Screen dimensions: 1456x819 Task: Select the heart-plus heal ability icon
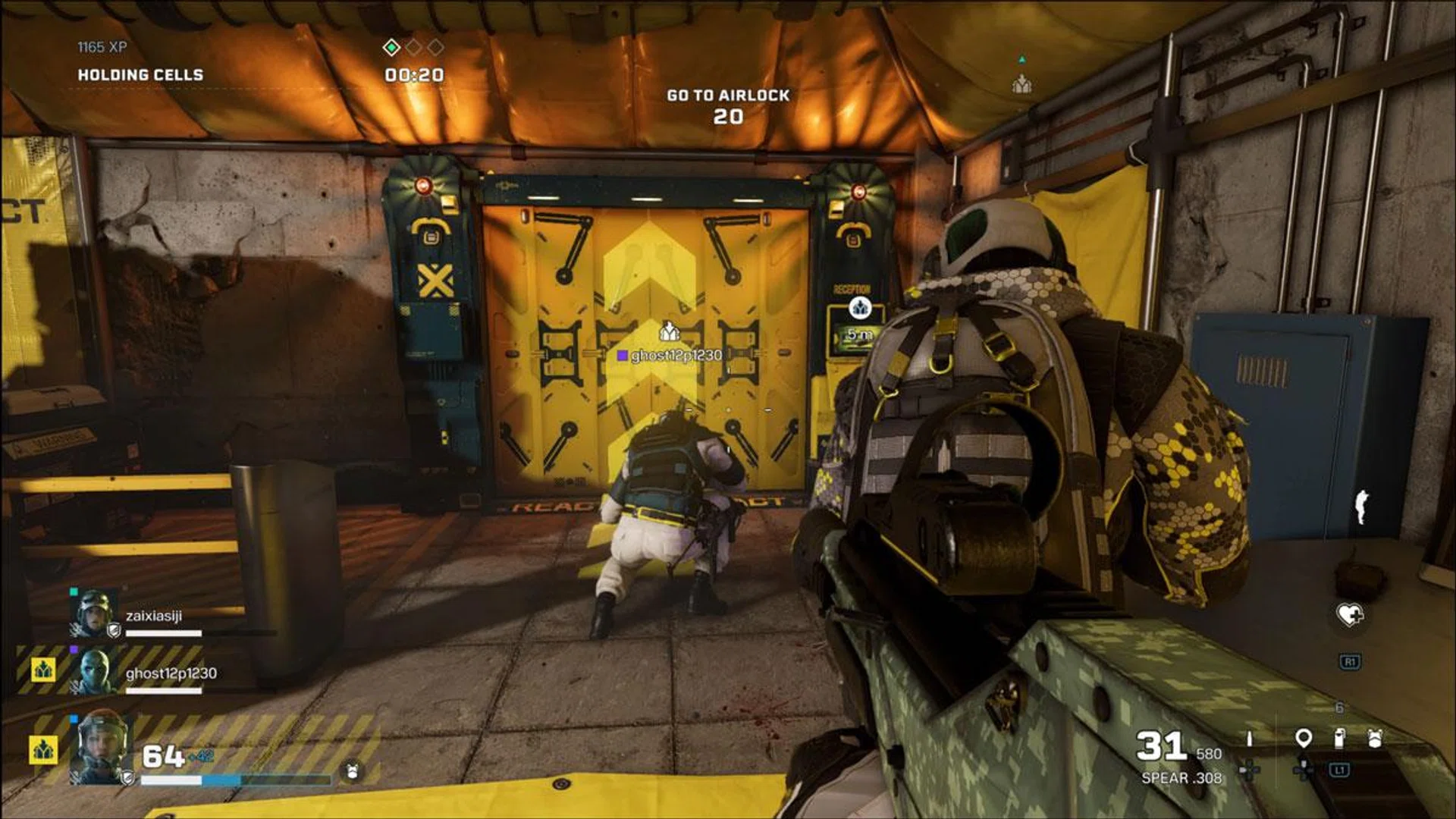(x=1350, y=614)
